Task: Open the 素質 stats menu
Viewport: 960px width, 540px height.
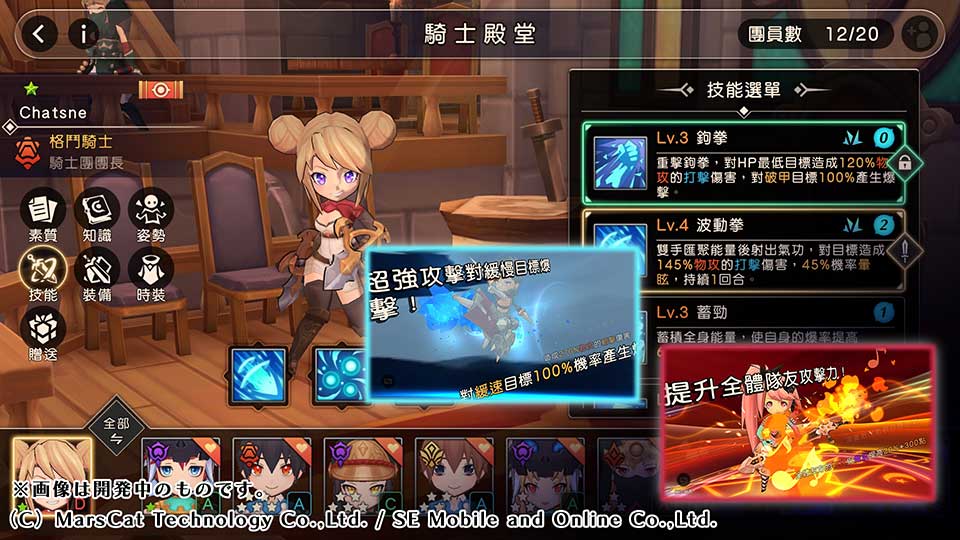Action: click(x=43, y=217)
